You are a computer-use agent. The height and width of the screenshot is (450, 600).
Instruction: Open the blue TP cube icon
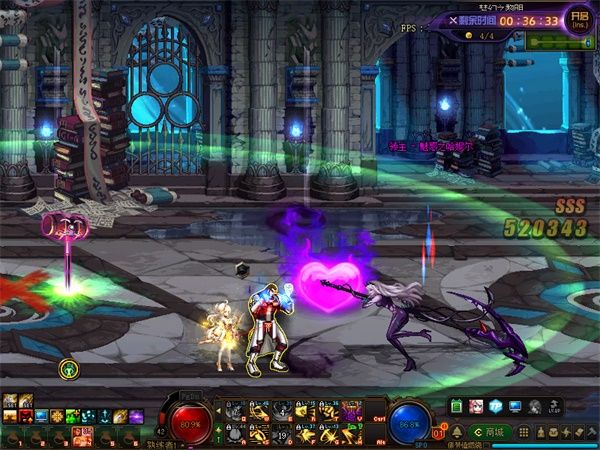pyautogui.click(x=494, y=407)
